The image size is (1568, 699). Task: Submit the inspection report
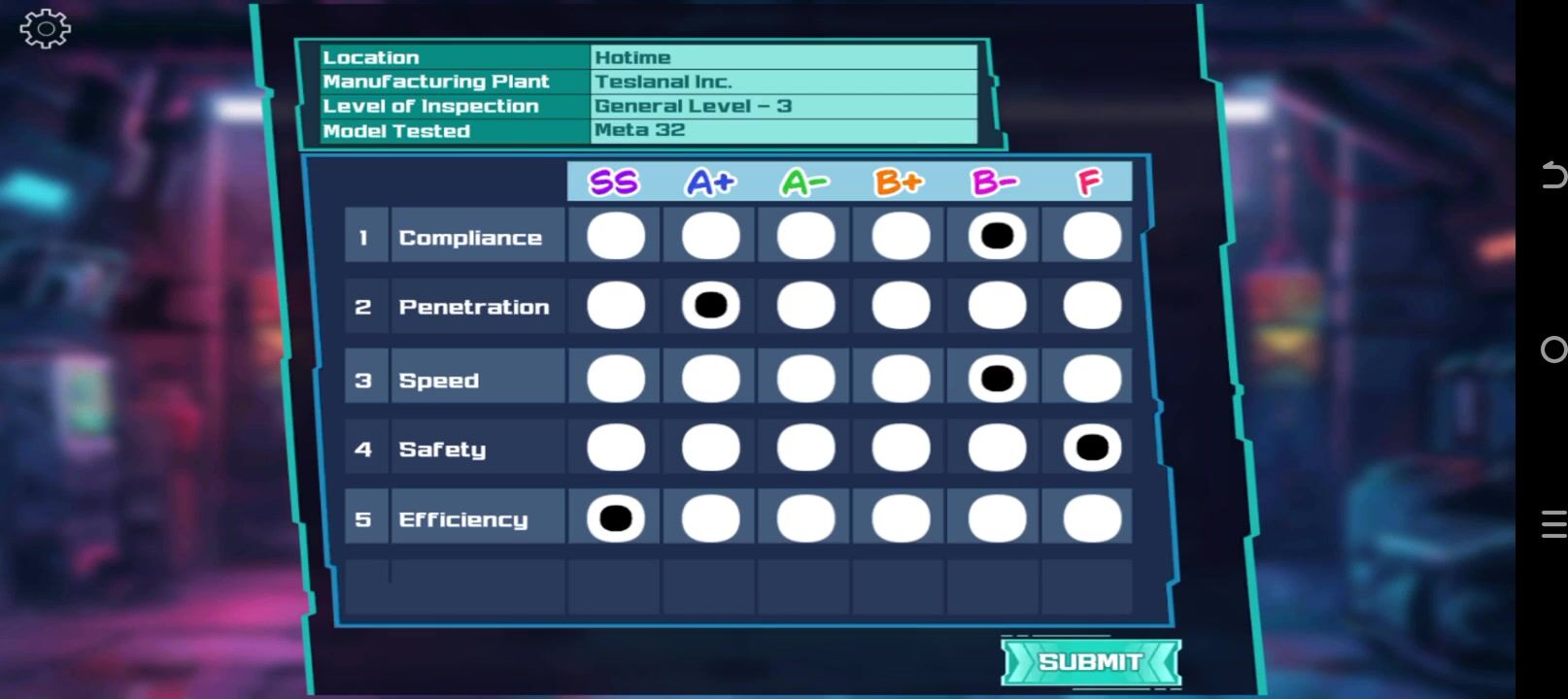coord(1090,662)
